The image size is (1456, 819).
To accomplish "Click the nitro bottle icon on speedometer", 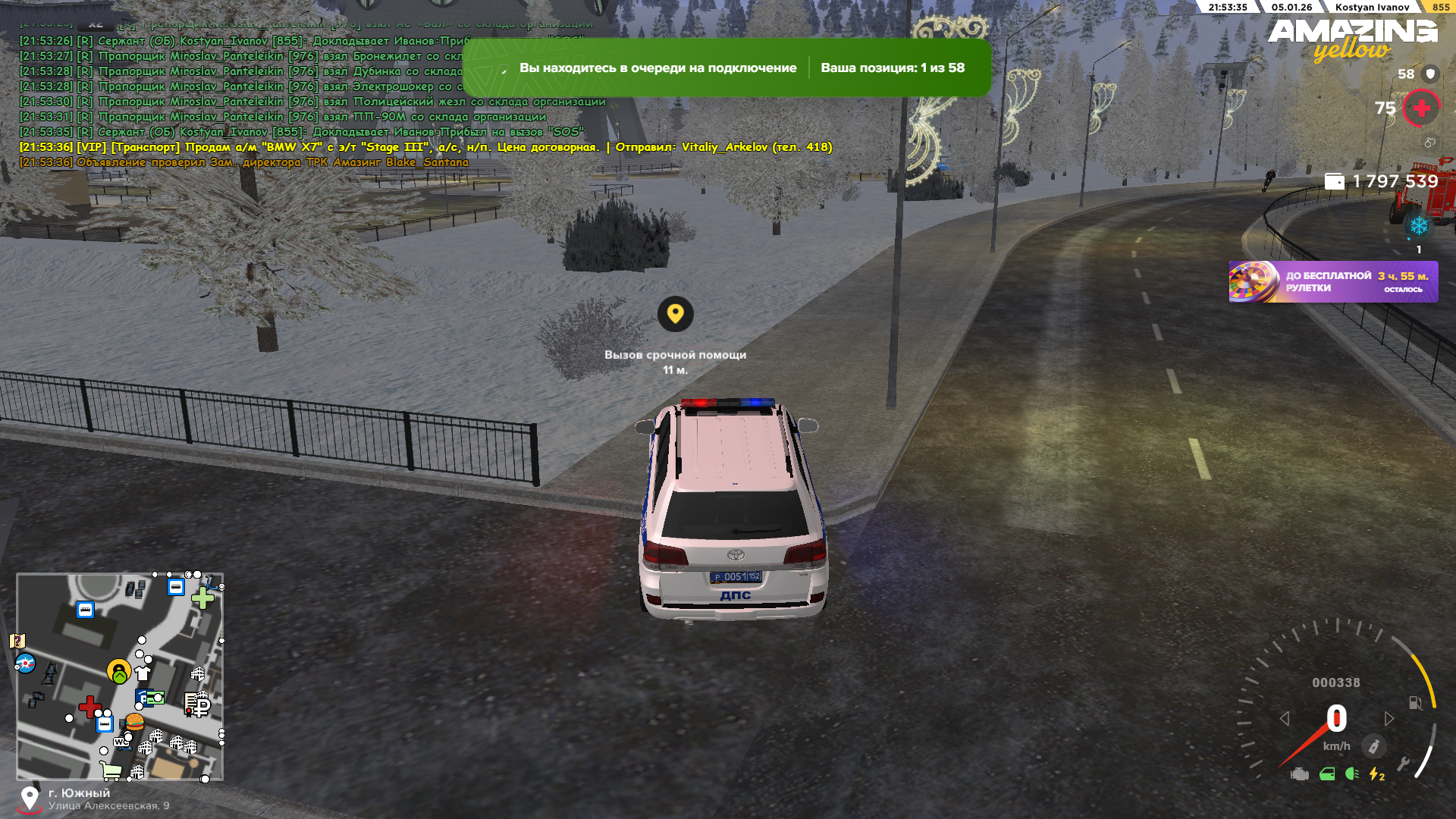I will click(1373, 746).
